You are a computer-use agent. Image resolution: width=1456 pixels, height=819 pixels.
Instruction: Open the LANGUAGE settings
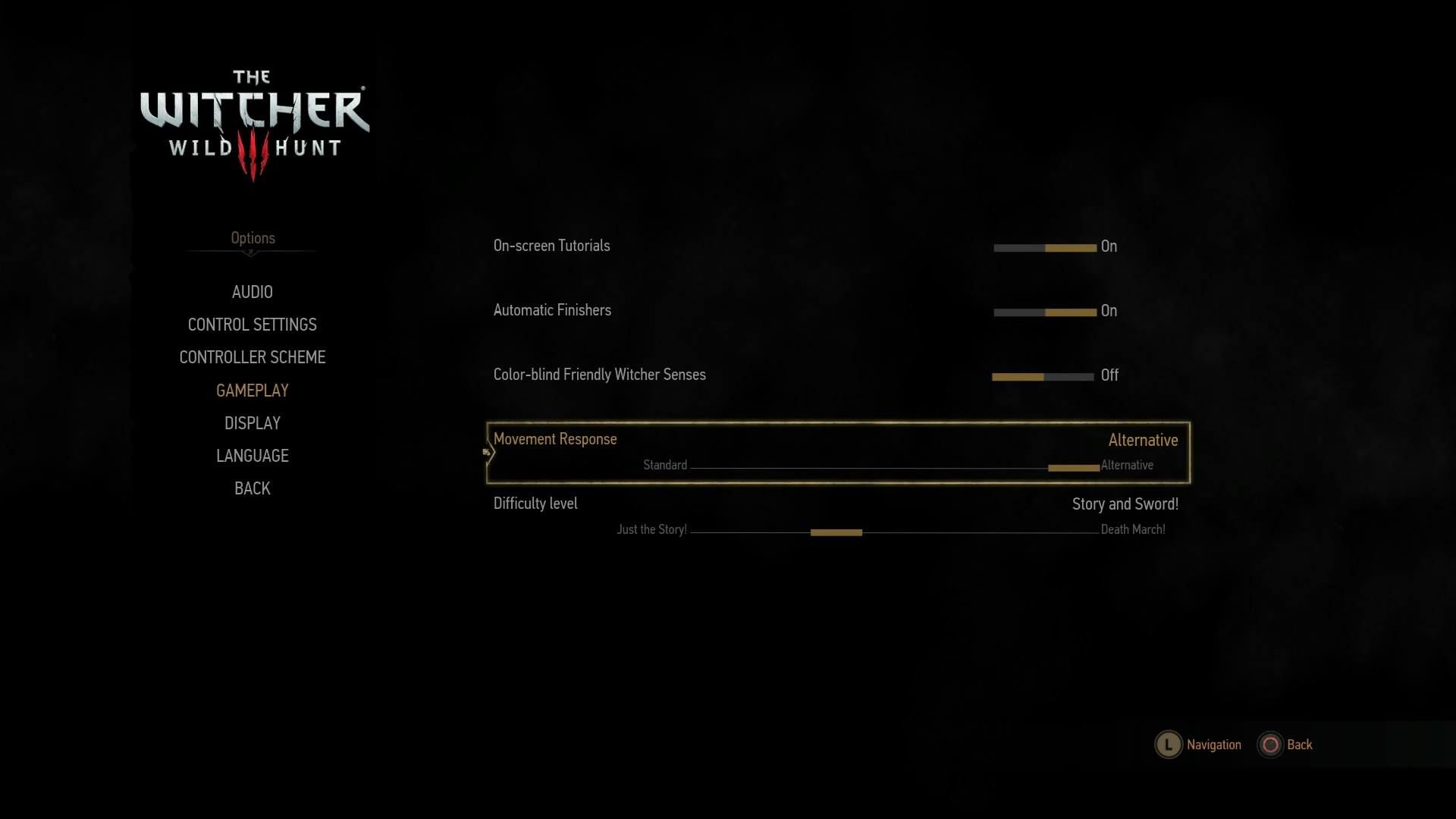point(252,456)
